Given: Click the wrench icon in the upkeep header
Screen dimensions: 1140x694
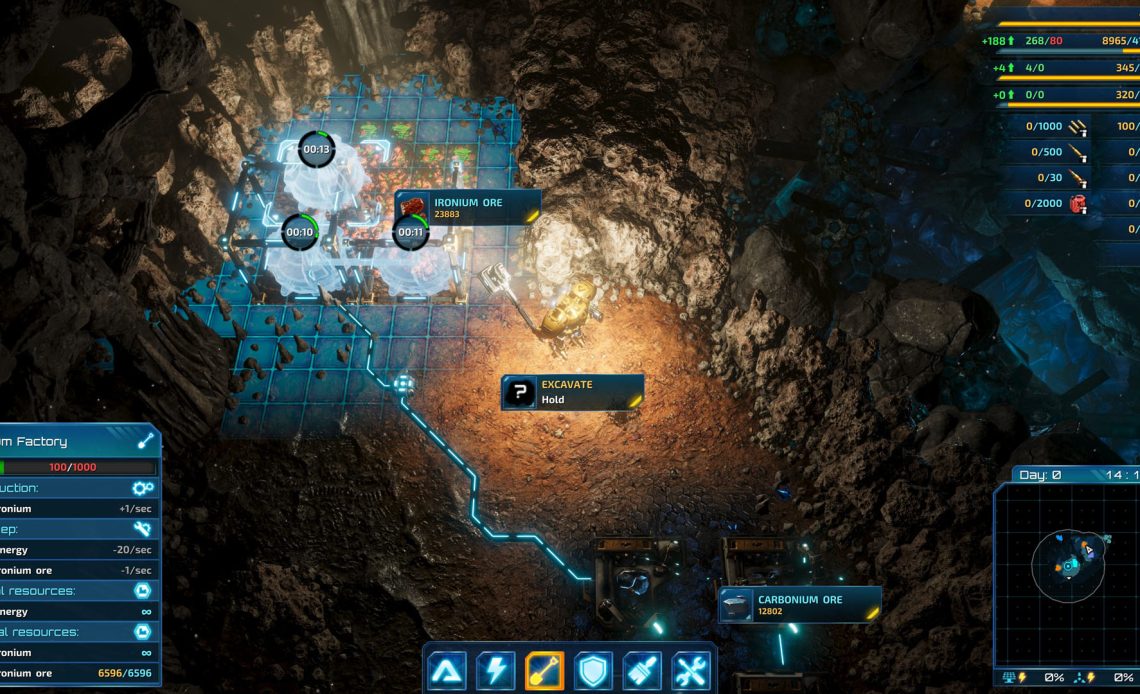Looking at the screenshot, I should 143,529.
